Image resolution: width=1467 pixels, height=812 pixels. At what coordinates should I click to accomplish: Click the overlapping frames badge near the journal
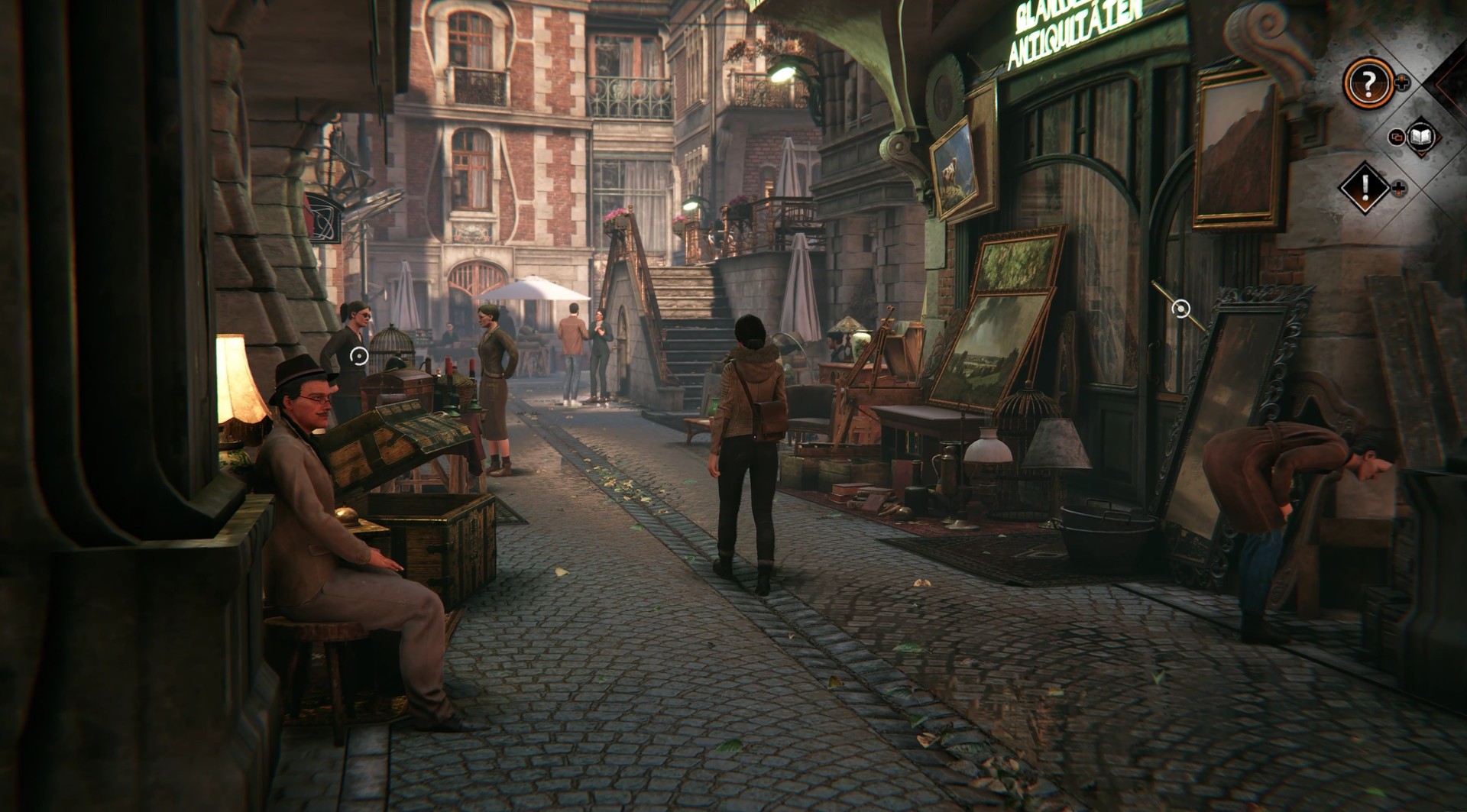(x=1397, y=137)
